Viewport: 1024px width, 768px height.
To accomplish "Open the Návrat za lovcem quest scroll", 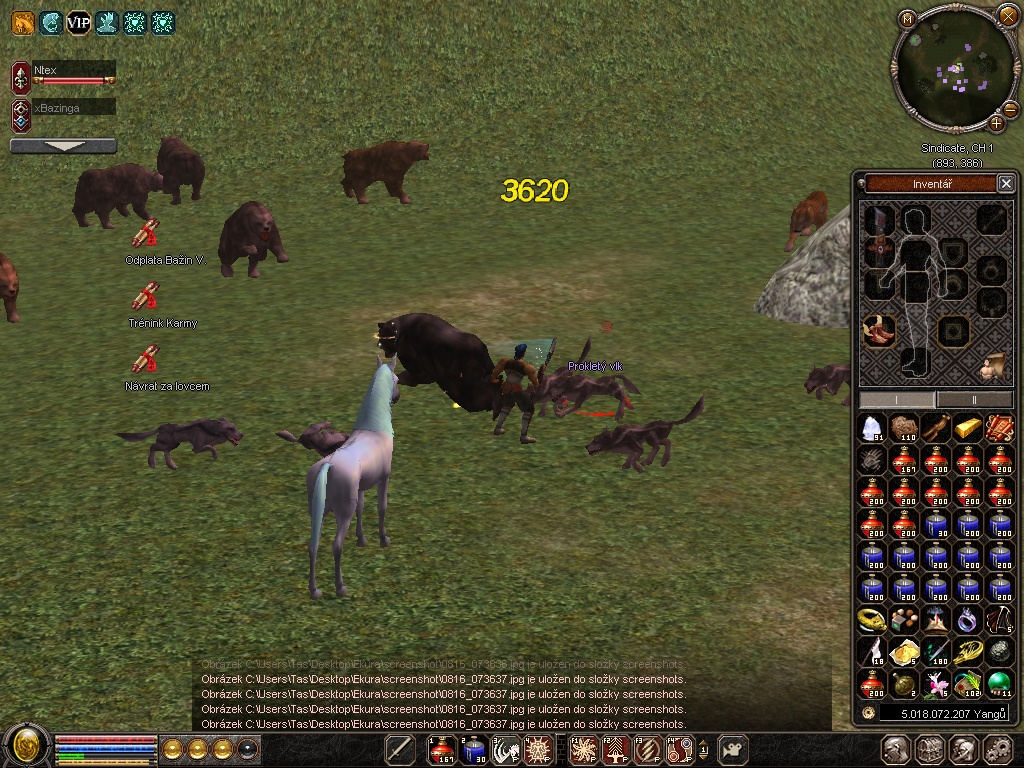I will pyautogui.click(x=146, y=359).
